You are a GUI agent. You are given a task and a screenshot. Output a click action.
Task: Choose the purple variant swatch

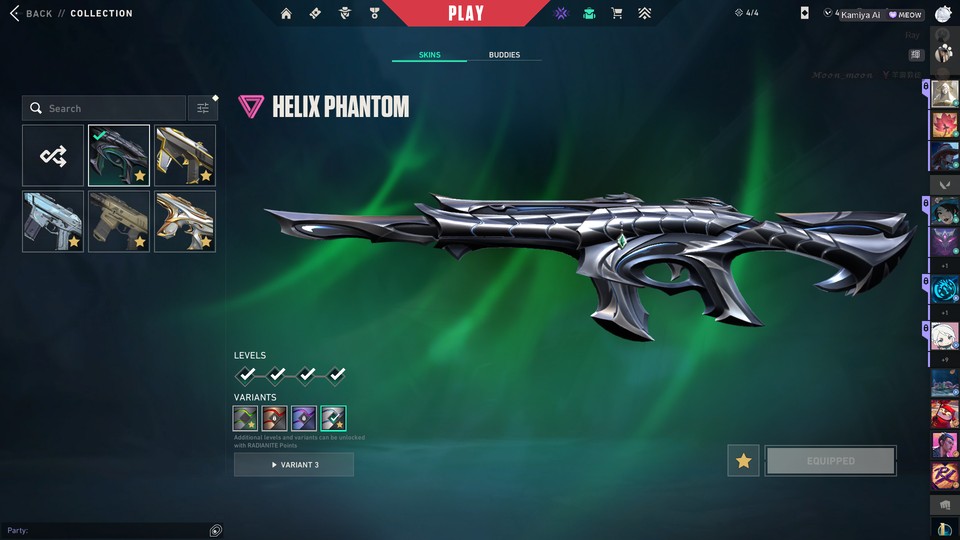coord(304,418)
